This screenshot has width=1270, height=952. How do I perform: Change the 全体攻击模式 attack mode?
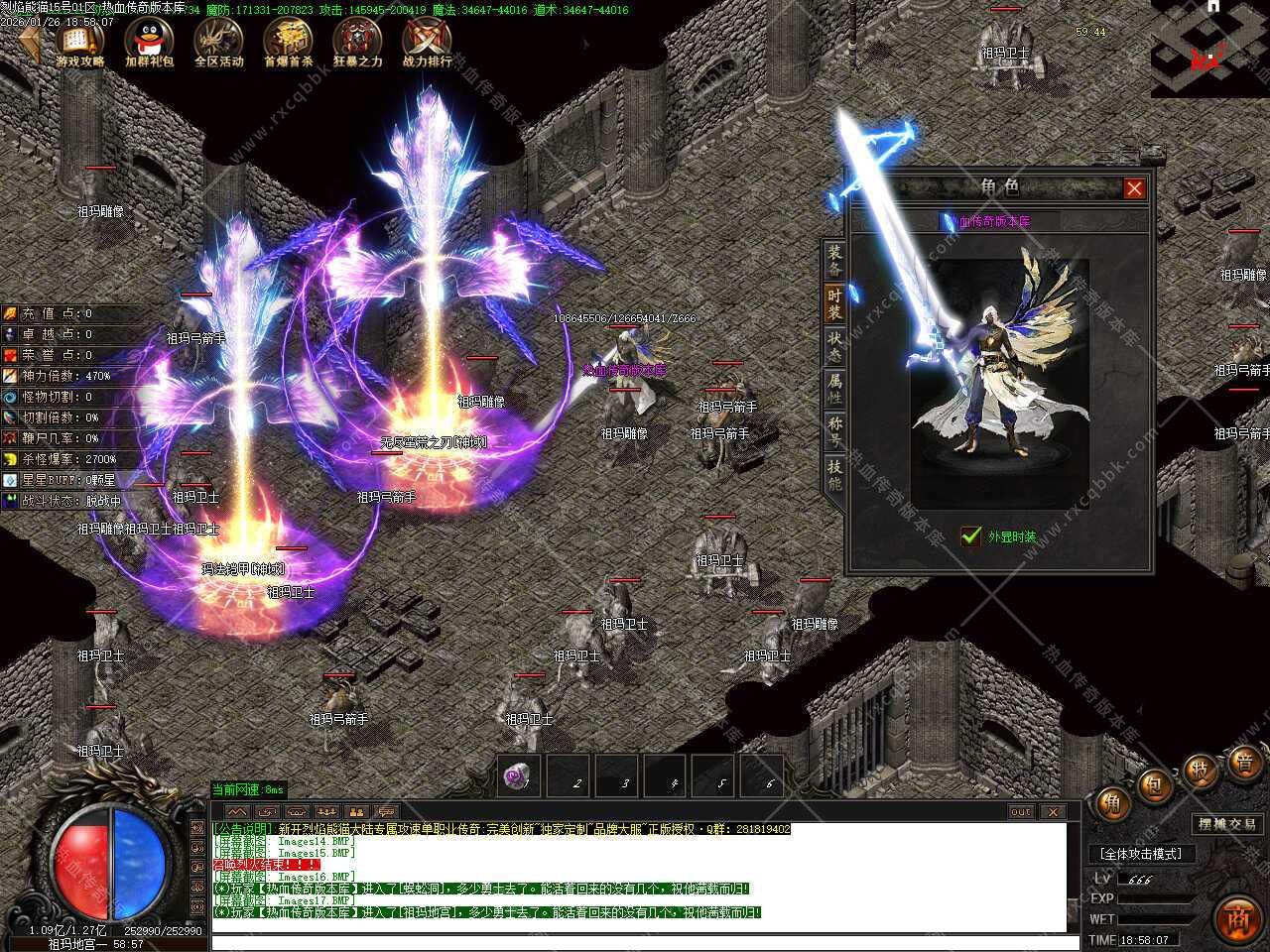[1141, 854]
